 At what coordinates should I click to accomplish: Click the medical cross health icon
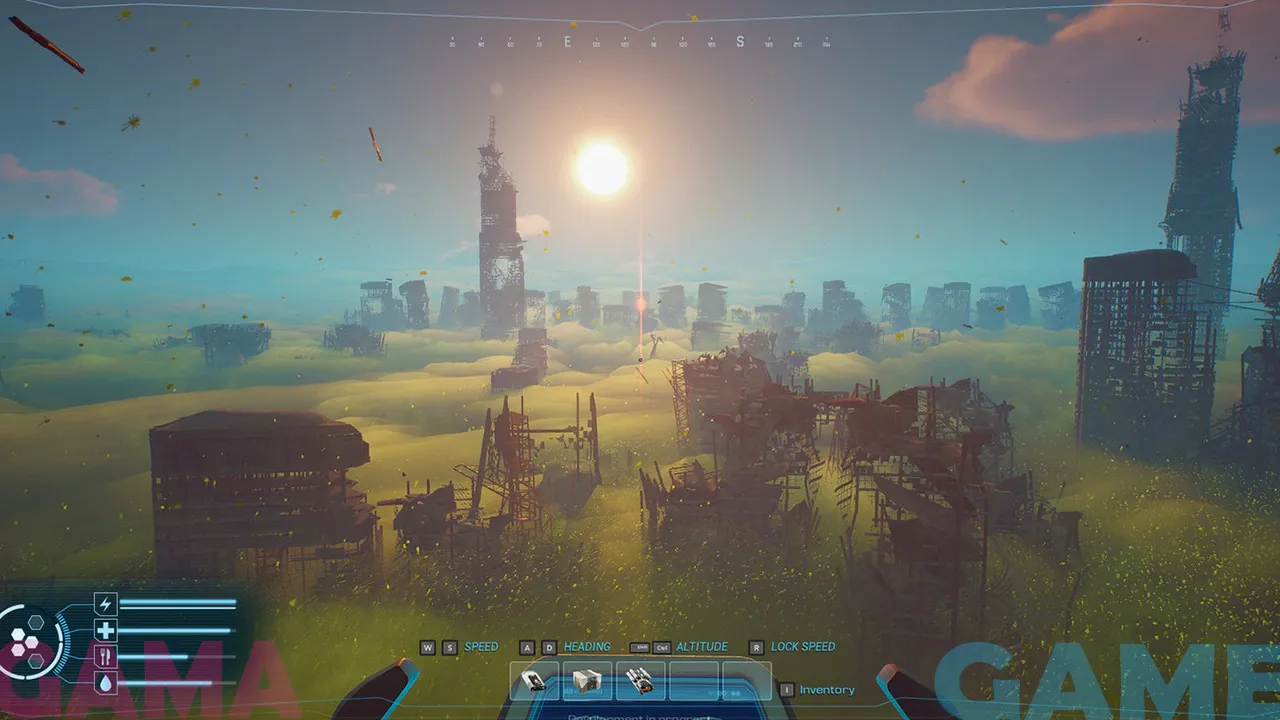click(x=105, y=630)
